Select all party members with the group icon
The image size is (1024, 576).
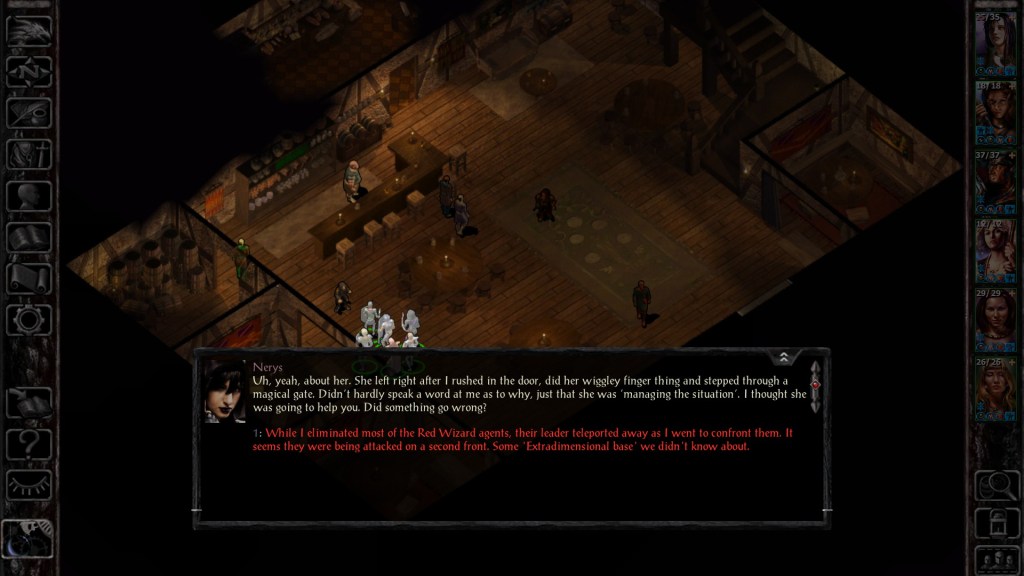click(x=995, y=558)
